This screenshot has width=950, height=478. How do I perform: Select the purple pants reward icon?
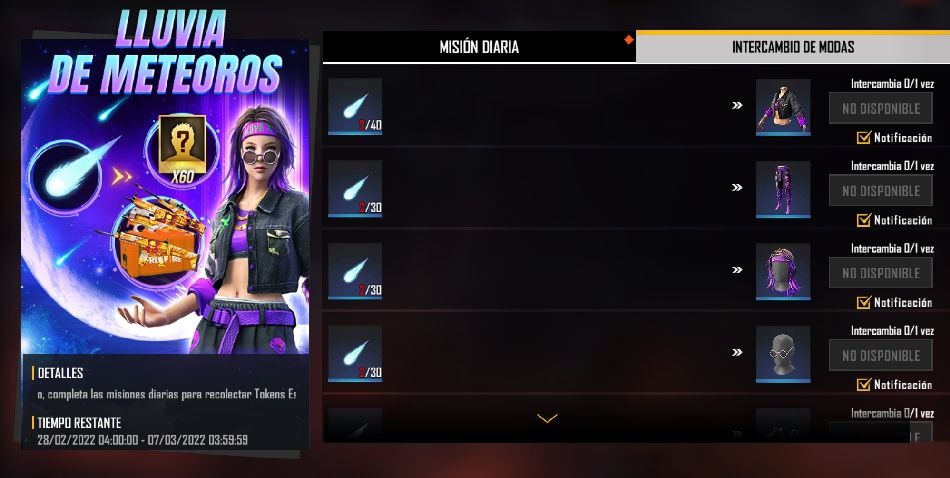(x=783, y=188)
